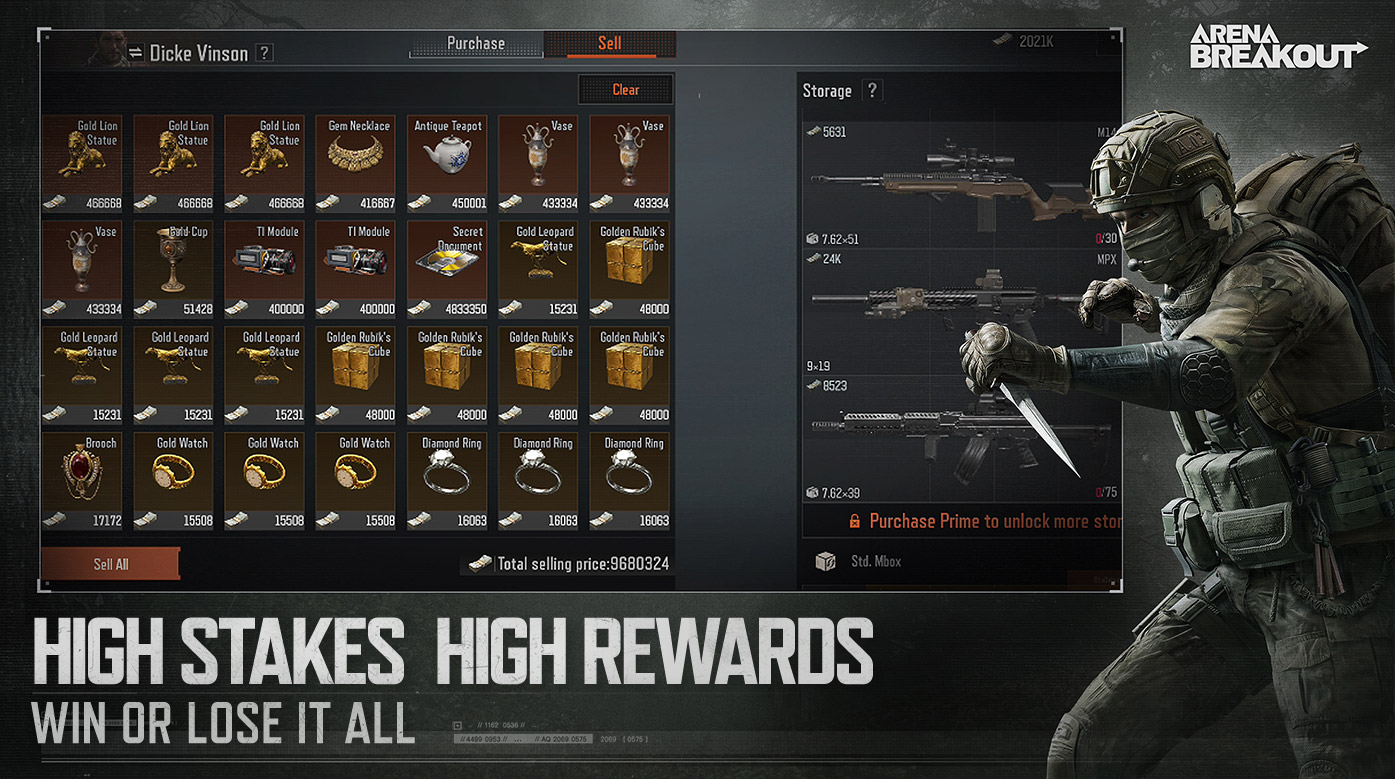Show the Storage help tooltip
1395x779 pixels.
pyautogui.click(x=872, y=91)
